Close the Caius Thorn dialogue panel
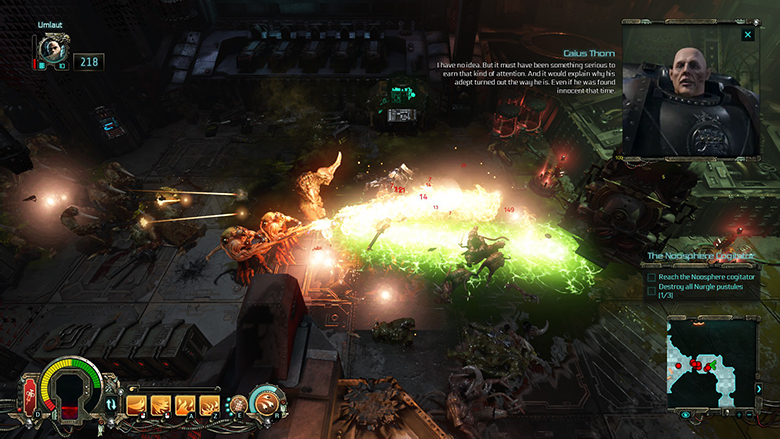Image resolution: width=780 pixels, height=439 pixels. pos(747,35)
